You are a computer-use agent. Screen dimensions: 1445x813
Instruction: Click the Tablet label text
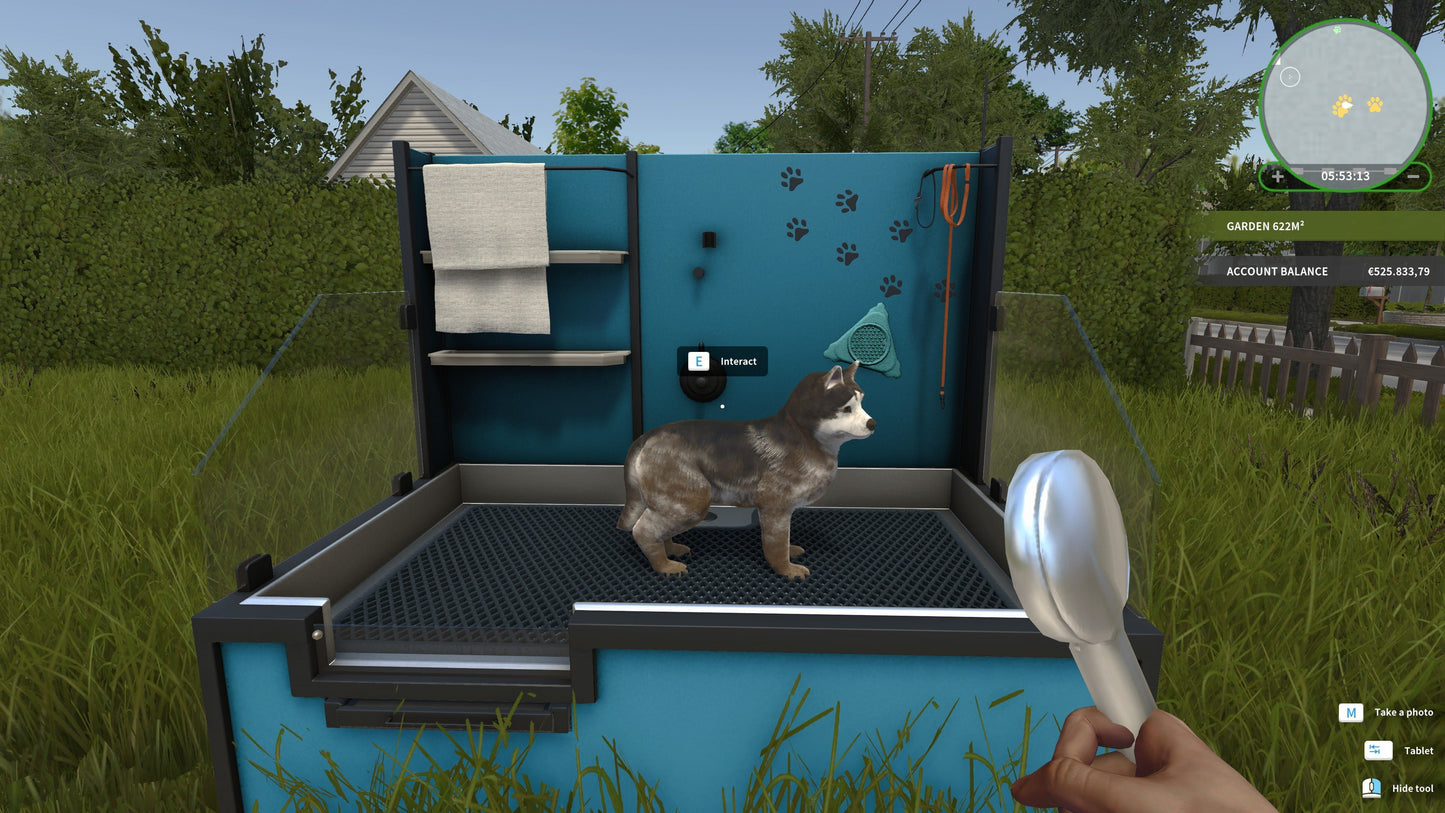[1418, 750]
